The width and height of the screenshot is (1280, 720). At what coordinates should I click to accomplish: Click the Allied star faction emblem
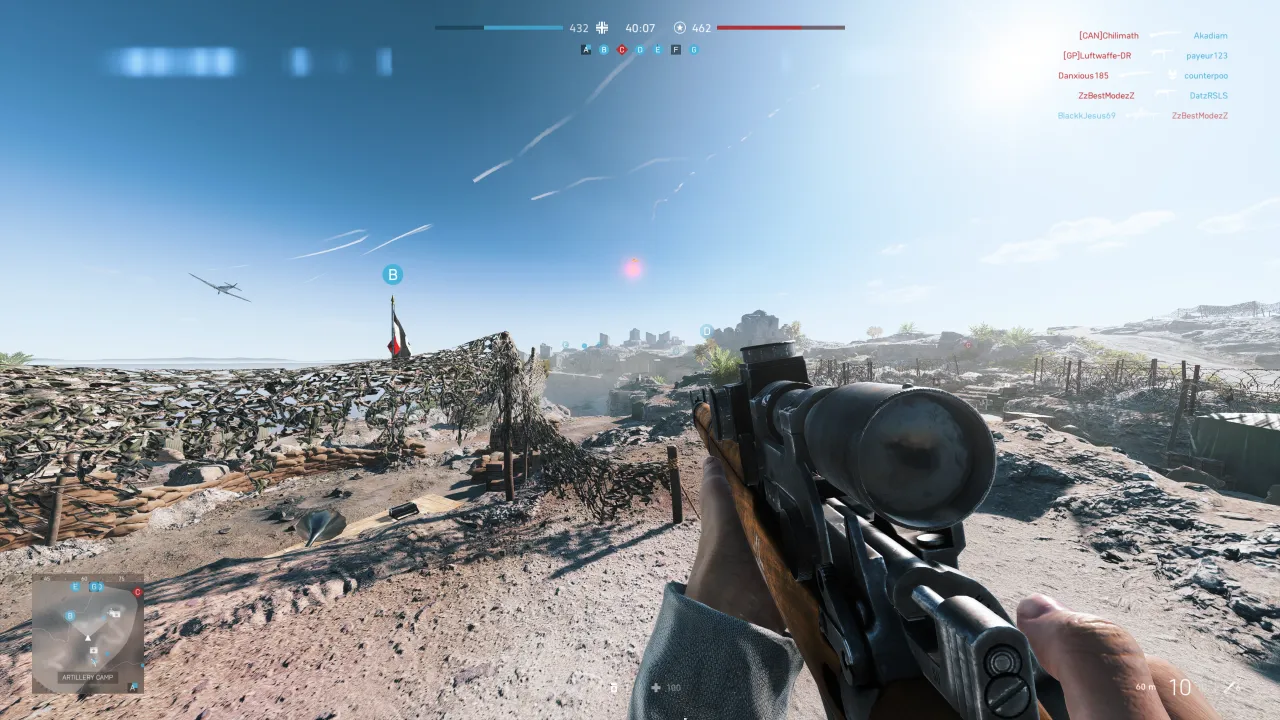[681, 28]
